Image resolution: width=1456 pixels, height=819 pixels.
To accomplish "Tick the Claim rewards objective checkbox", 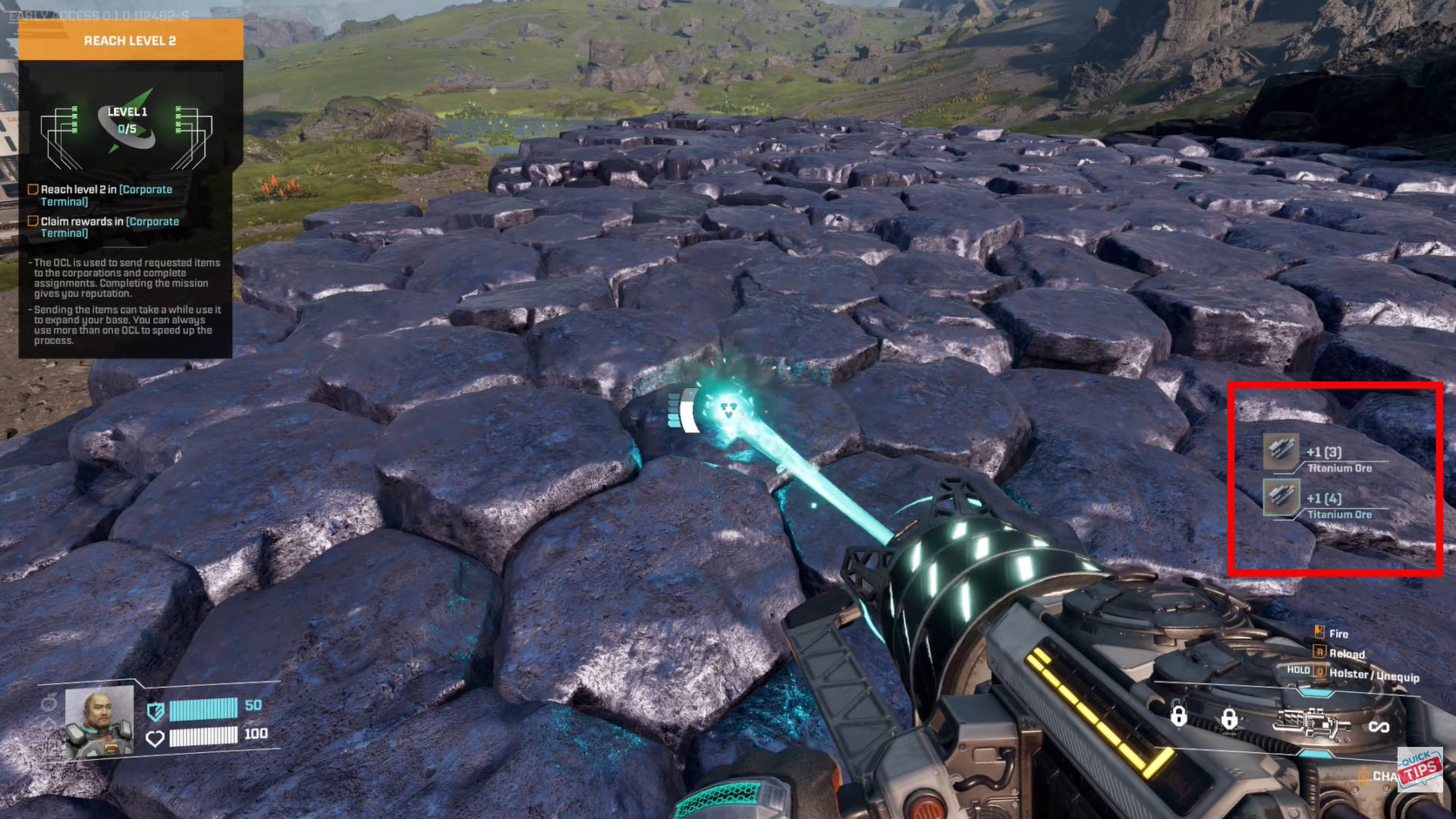I will tap(33, 222).
